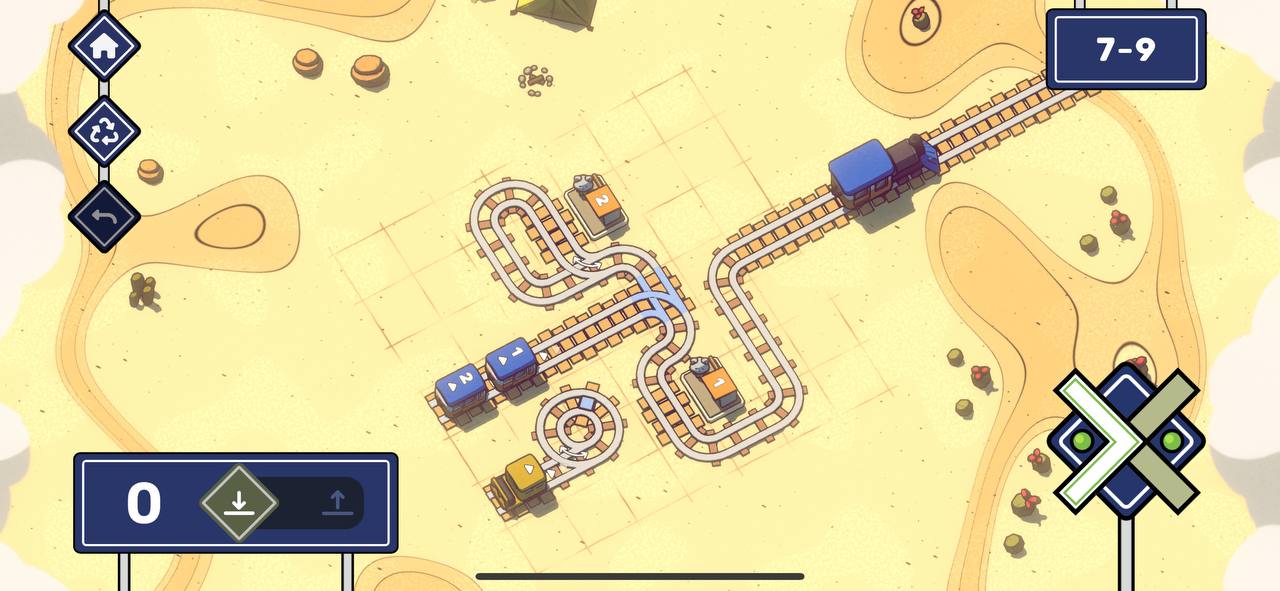Image resolution: width=1280 pixels, height=591 pixels.
Task: Undo the last move
Action: (104, 216)
